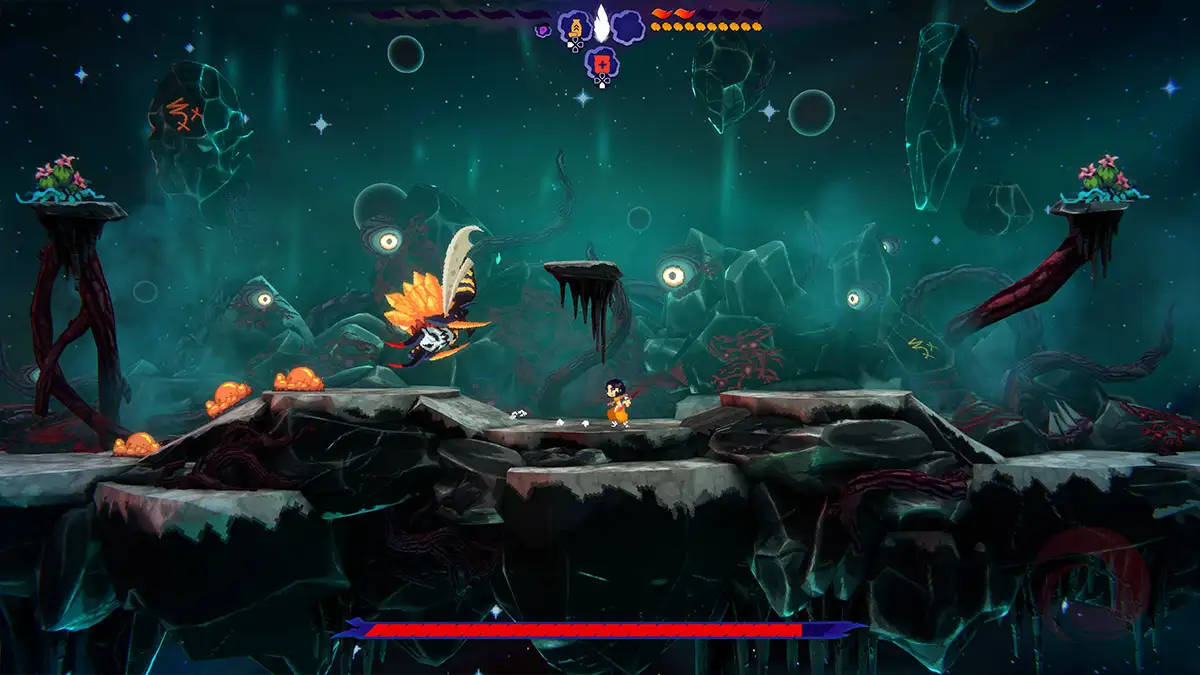Select the orange jar item slot
This screenshot has height=675, width=1200.
point(575,26)
